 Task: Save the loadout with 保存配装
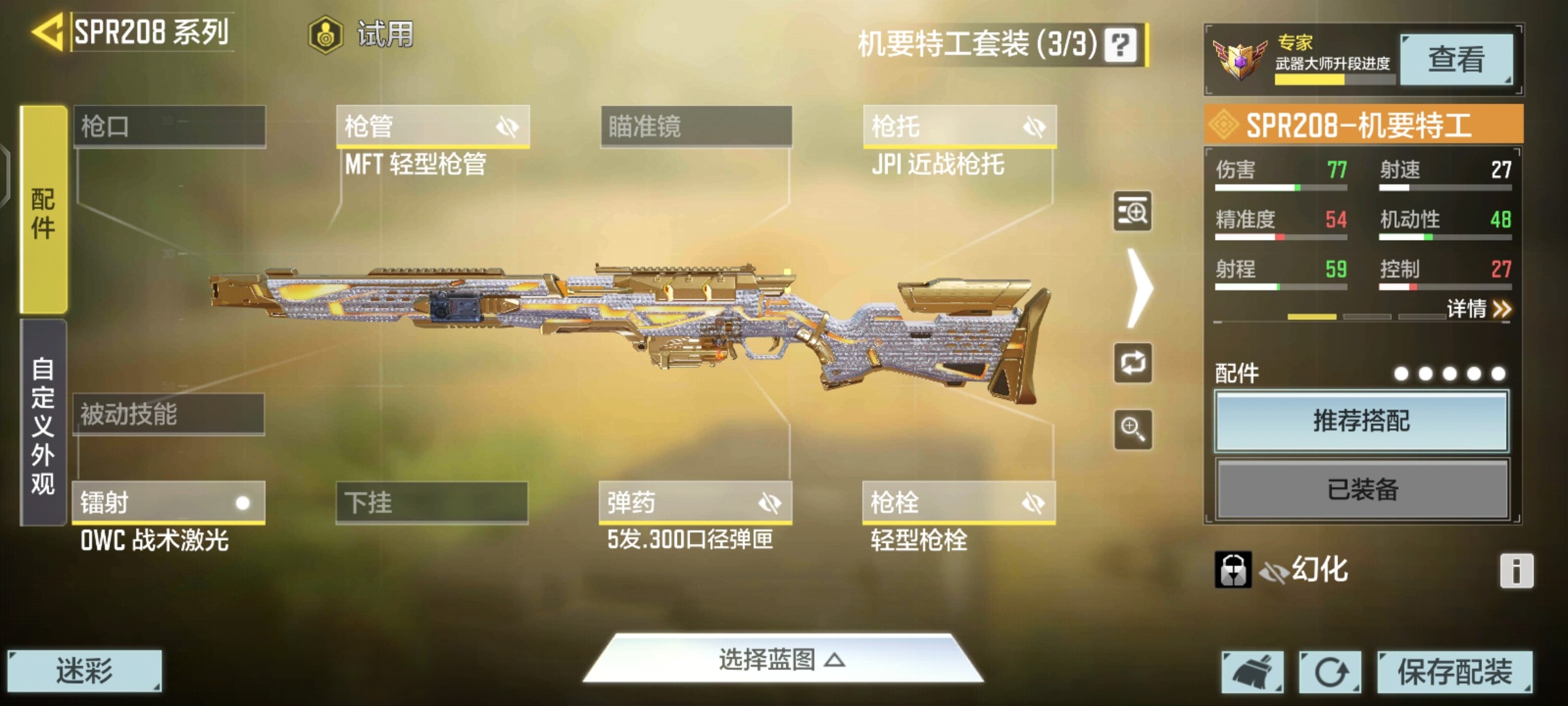(1454, 671)
